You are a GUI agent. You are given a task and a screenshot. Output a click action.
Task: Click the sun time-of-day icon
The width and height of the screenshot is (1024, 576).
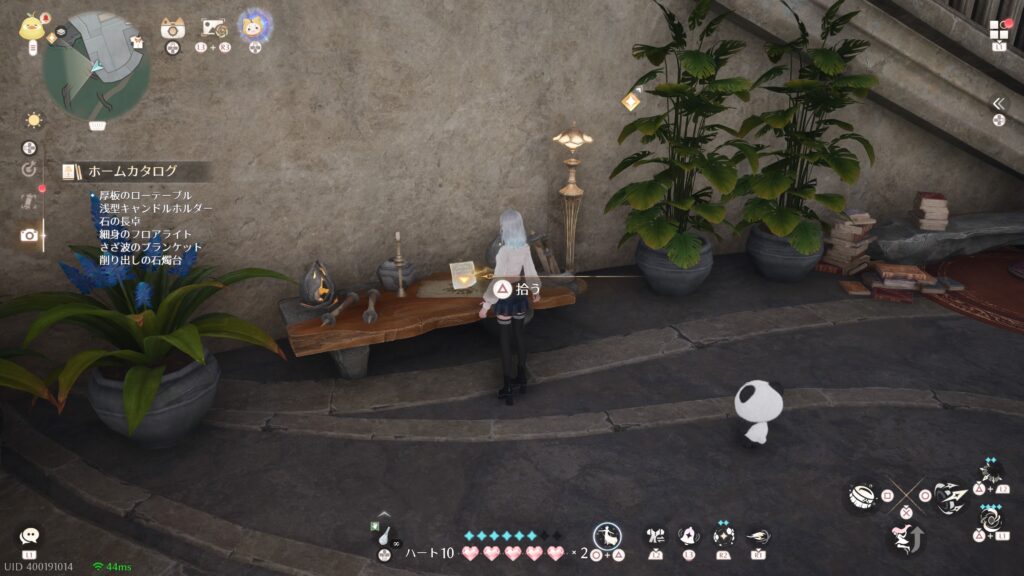[x=34, y=120]
